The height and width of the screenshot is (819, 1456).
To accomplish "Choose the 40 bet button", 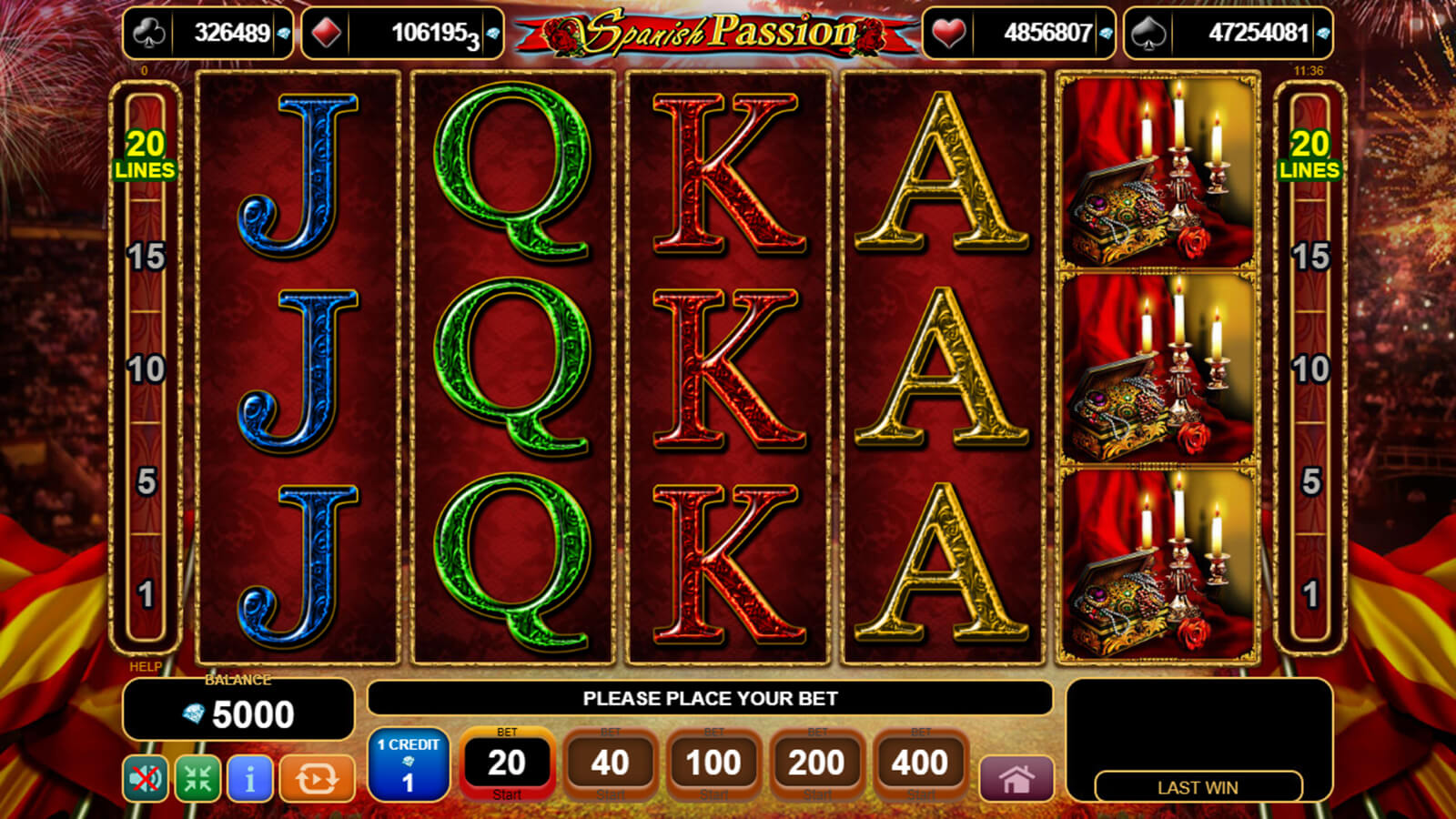I will [610, 763].
